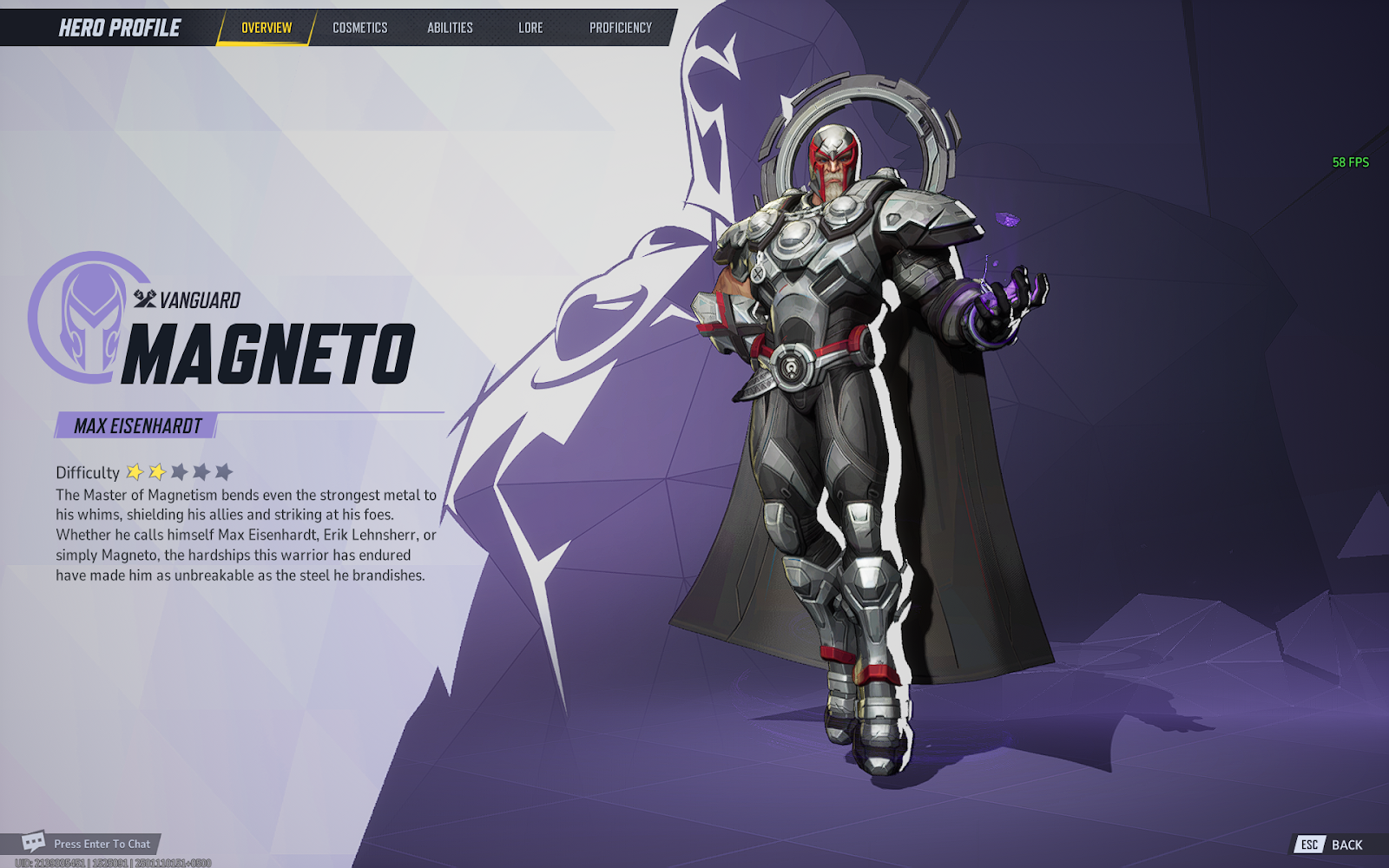Open the Cosmetics tab

[359, 28]
